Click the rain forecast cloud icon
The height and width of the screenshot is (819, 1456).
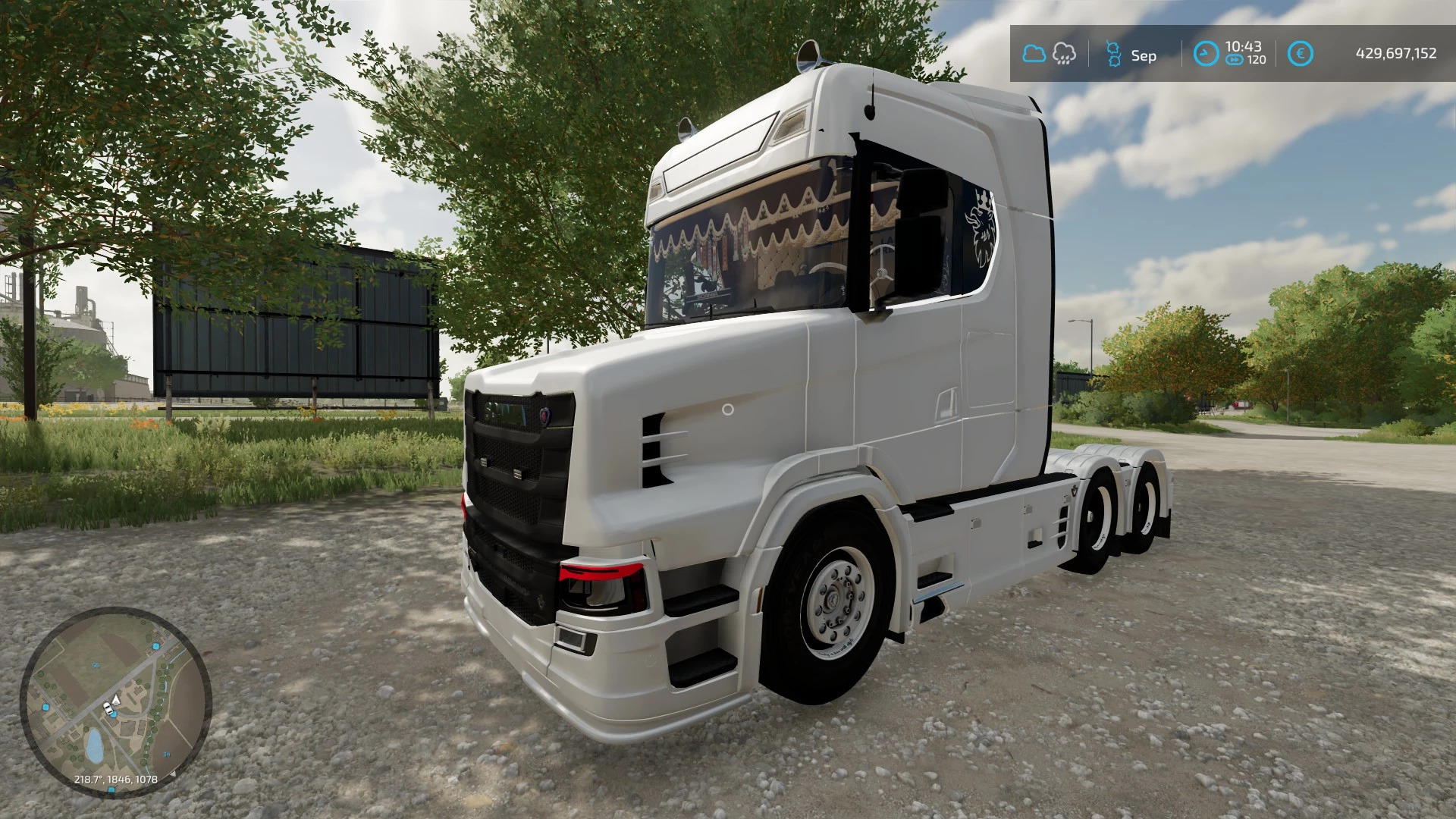[x=1064, y=53]
